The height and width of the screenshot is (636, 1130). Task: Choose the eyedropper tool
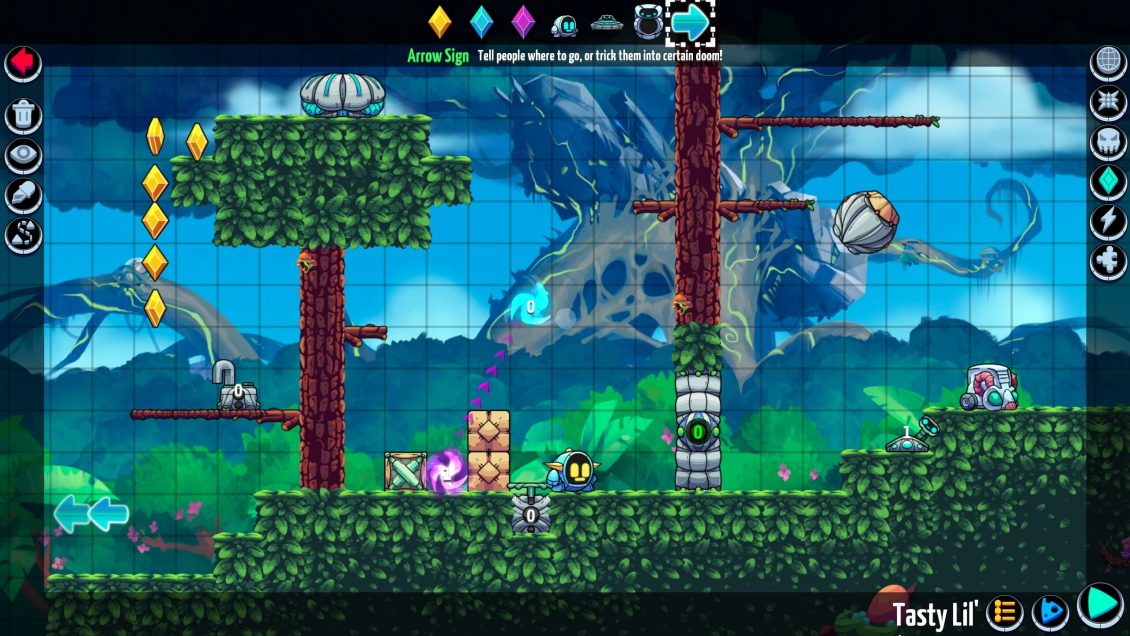[23, 196]
